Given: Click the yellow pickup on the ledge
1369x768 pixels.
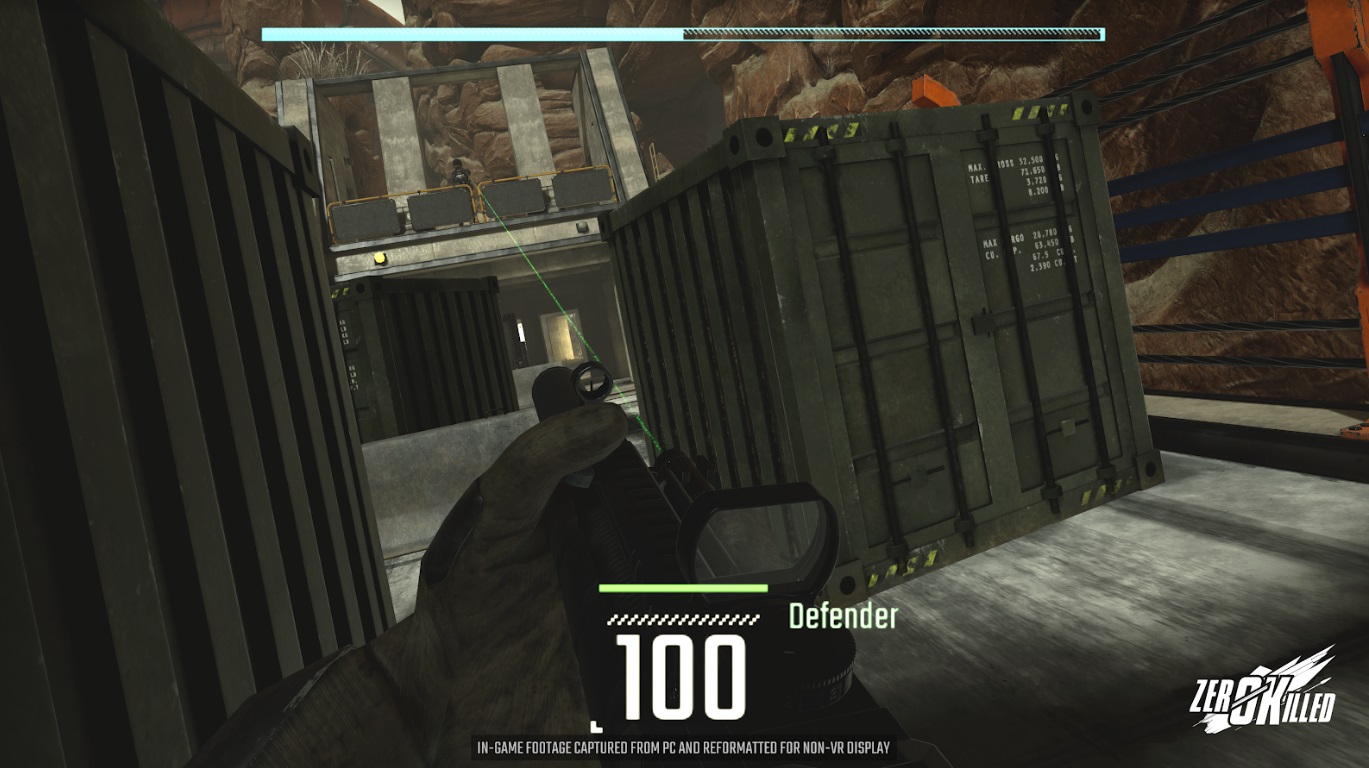Looking at the screenshot, I should pyautogui.click(x=379, y=257).
